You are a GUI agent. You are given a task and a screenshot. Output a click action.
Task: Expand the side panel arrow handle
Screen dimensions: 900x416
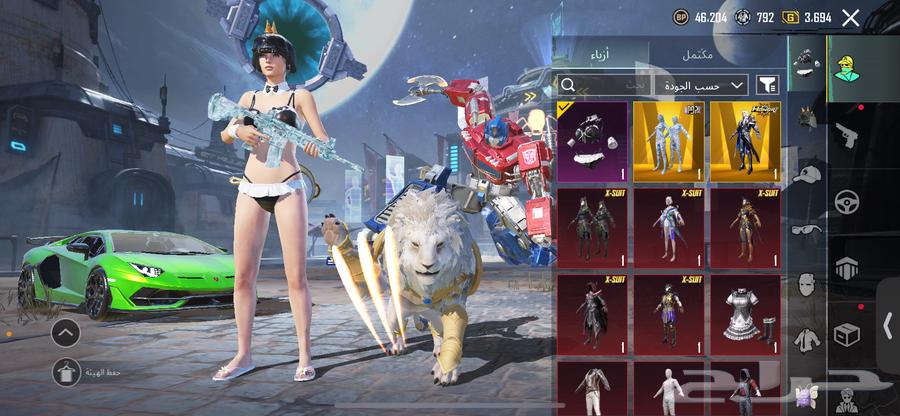[886, 325]
